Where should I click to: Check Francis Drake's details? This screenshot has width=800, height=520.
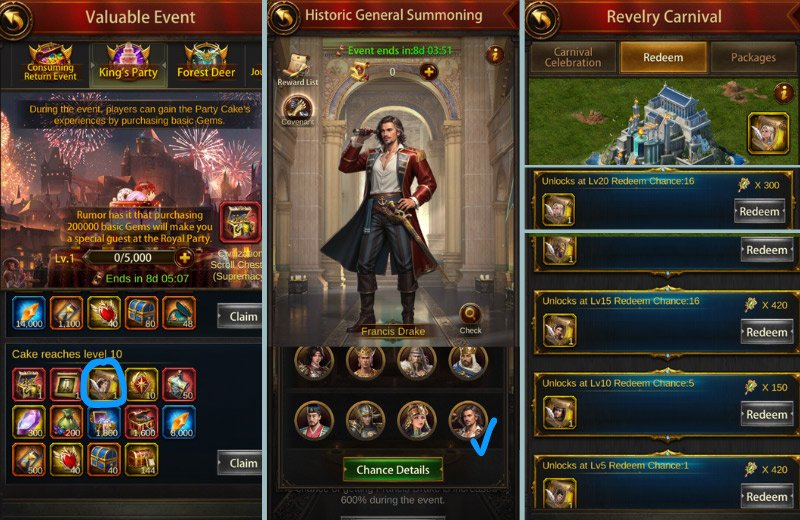click(470, 316)
